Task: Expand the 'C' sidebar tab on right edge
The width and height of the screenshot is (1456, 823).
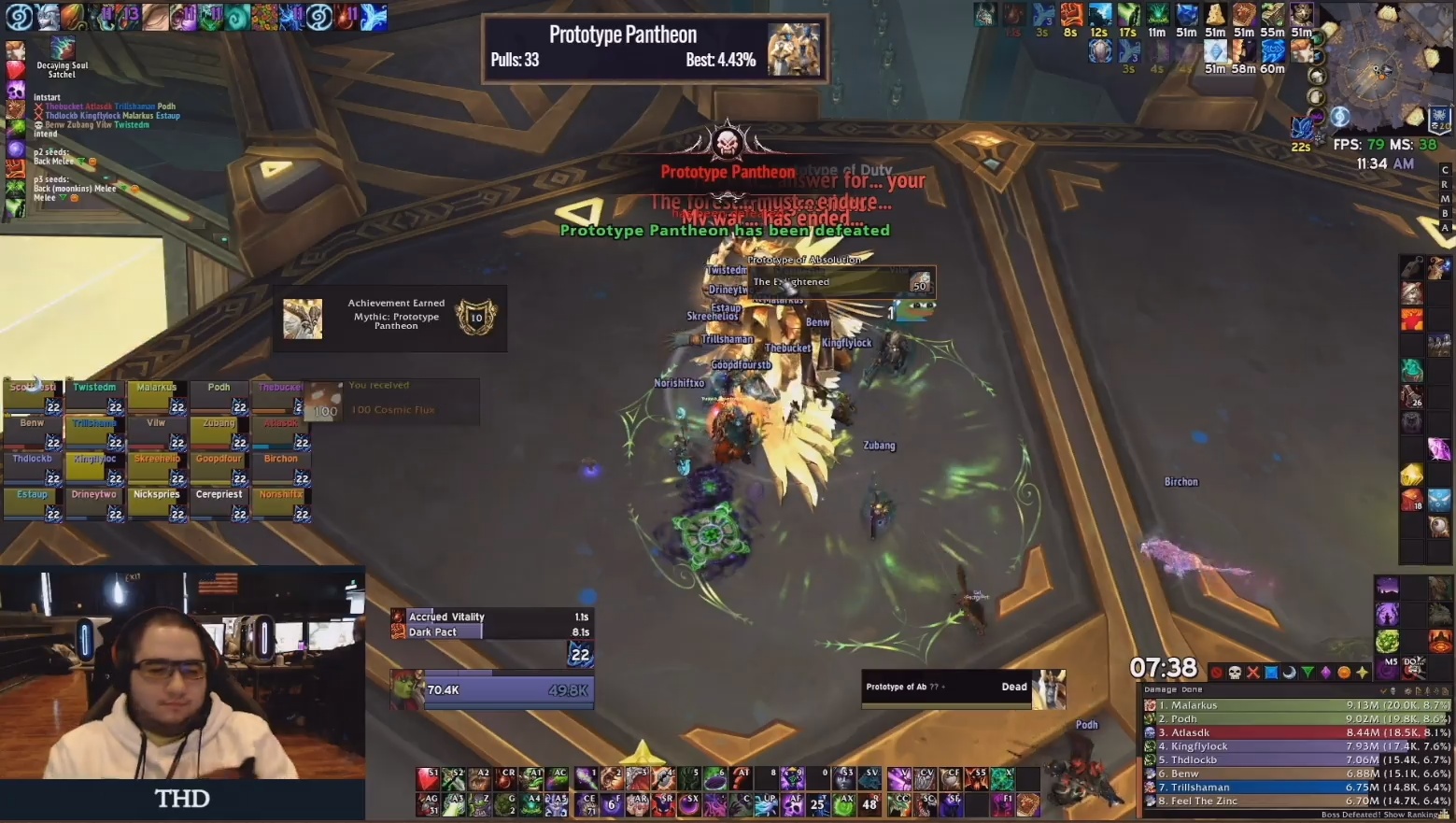Action: point(1445,170)
